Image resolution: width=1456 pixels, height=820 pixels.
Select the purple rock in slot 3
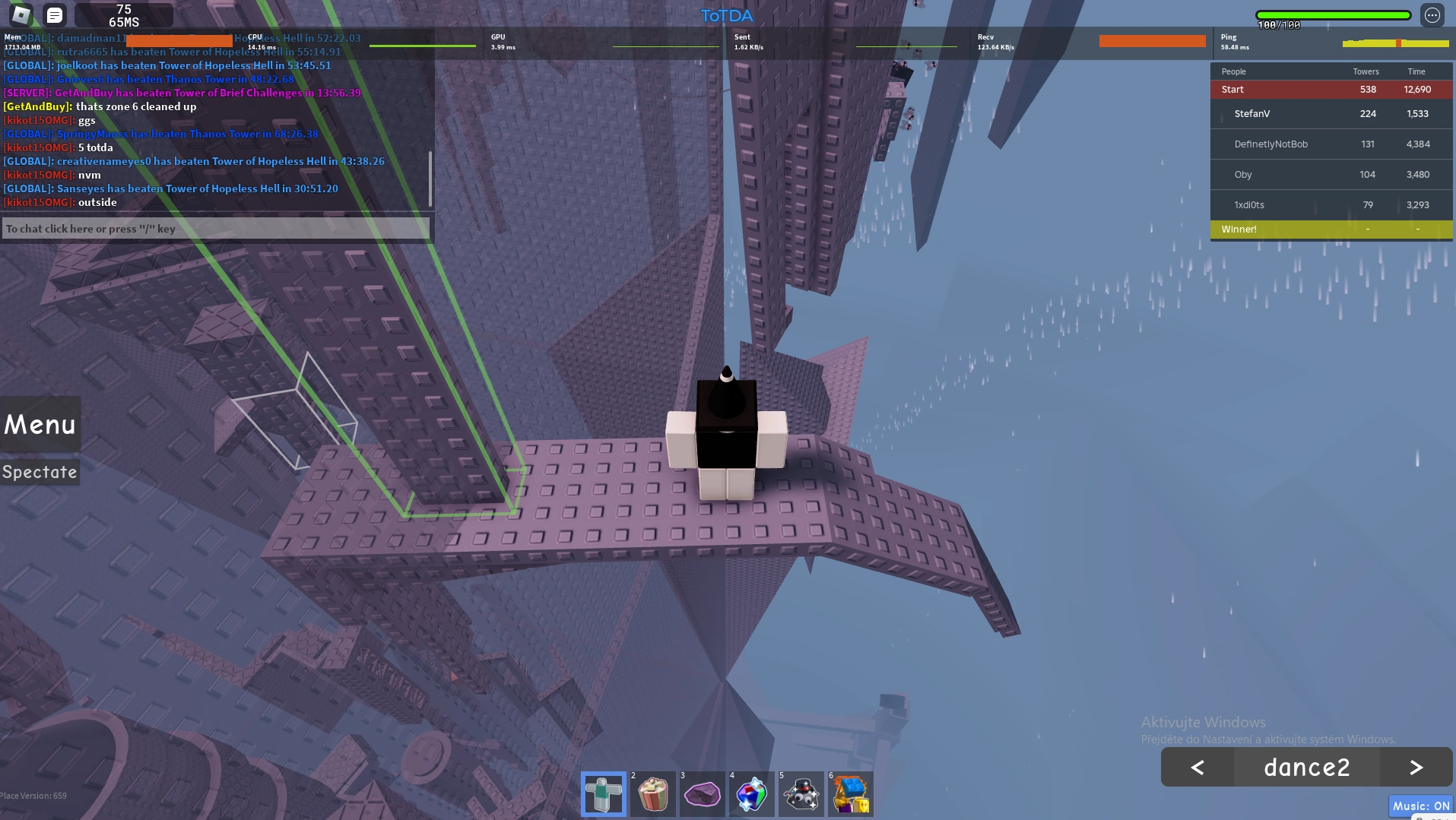pyautogui.click(x=702, y=793)
